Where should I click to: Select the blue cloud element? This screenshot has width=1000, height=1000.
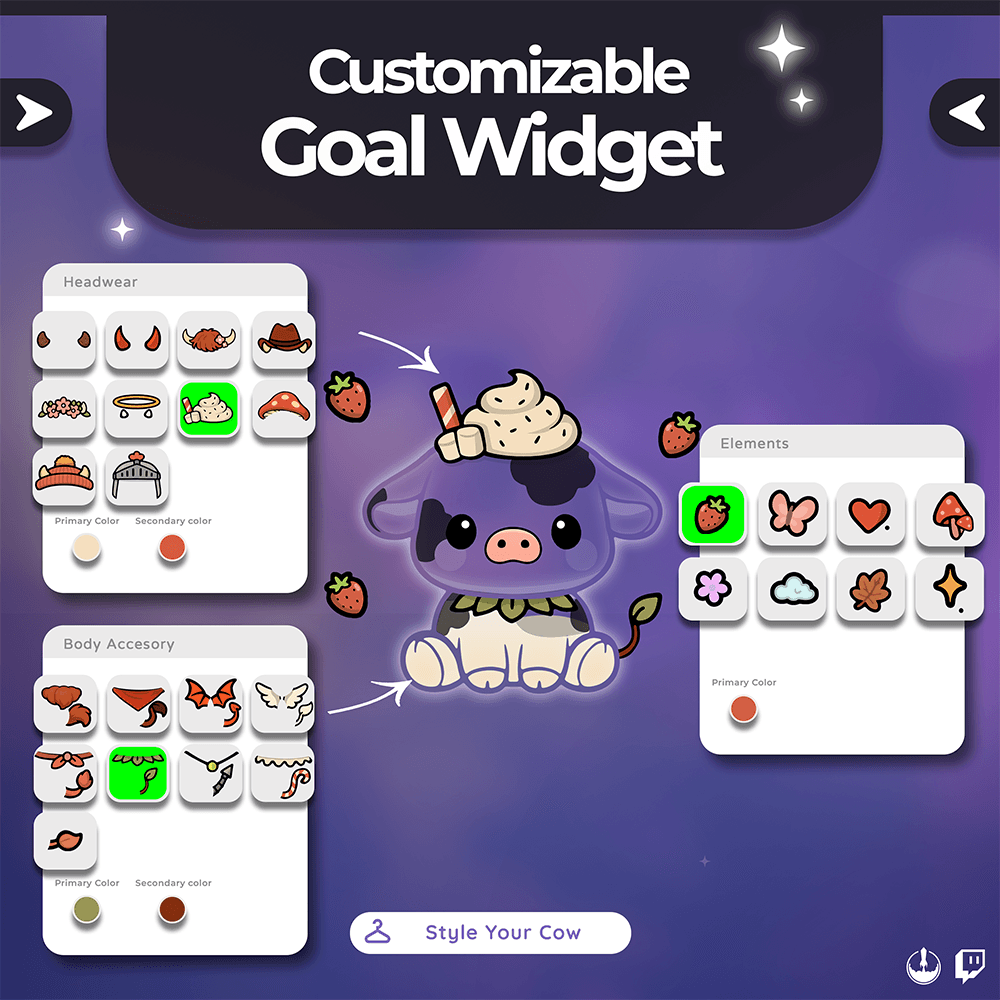tap(792, 590)
